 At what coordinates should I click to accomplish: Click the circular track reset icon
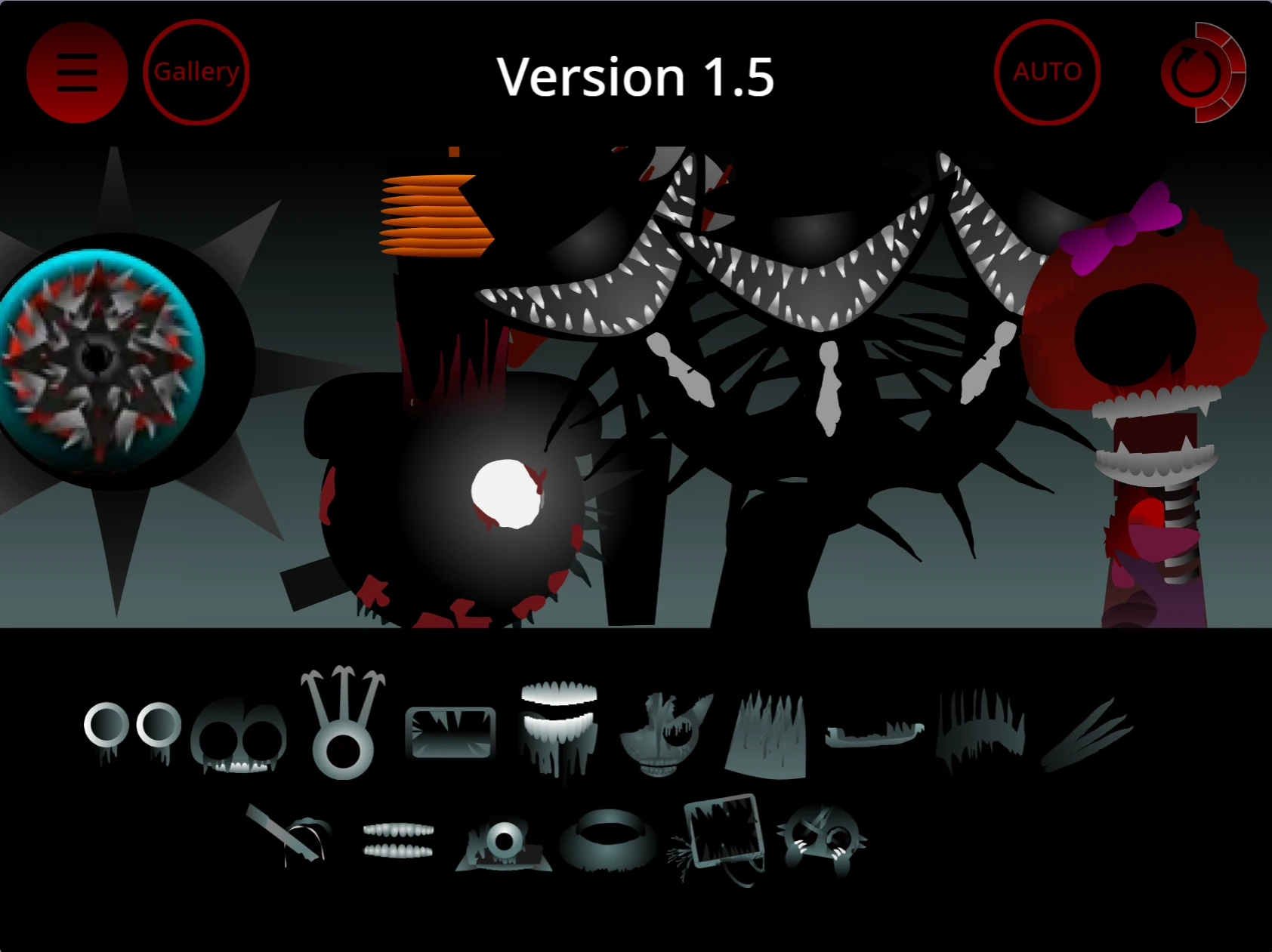[1192, 73]
